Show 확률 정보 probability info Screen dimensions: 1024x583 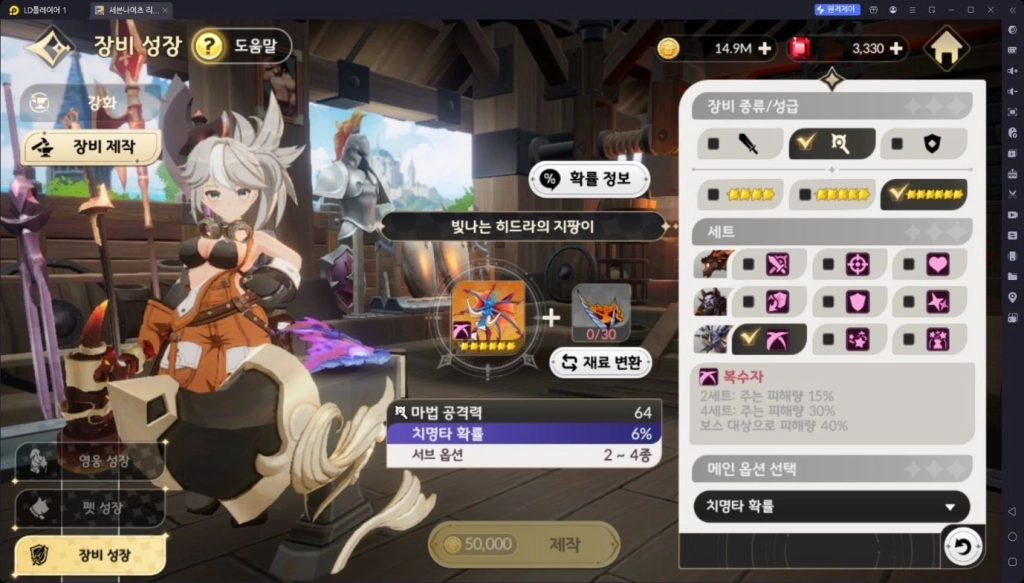[x=589, y=179]
